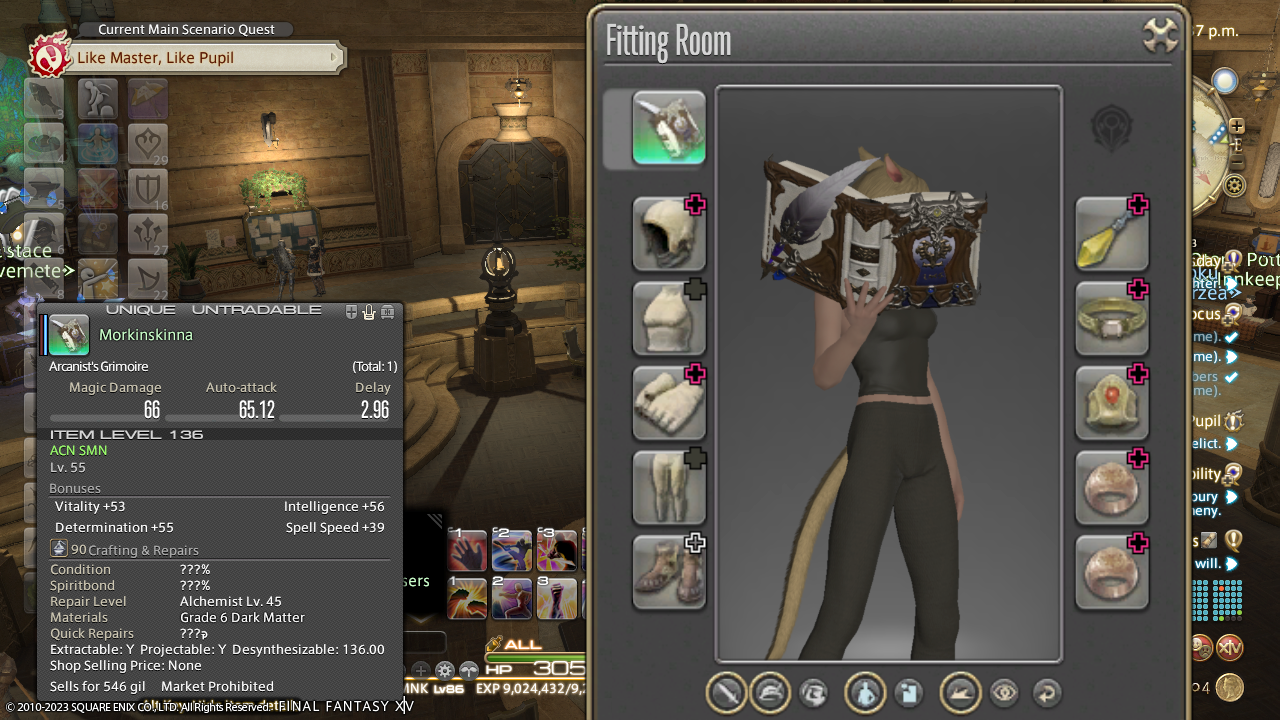Choose the white body top slot
The height and width of the screenshot is (720, 1280).
pos(669,318)
